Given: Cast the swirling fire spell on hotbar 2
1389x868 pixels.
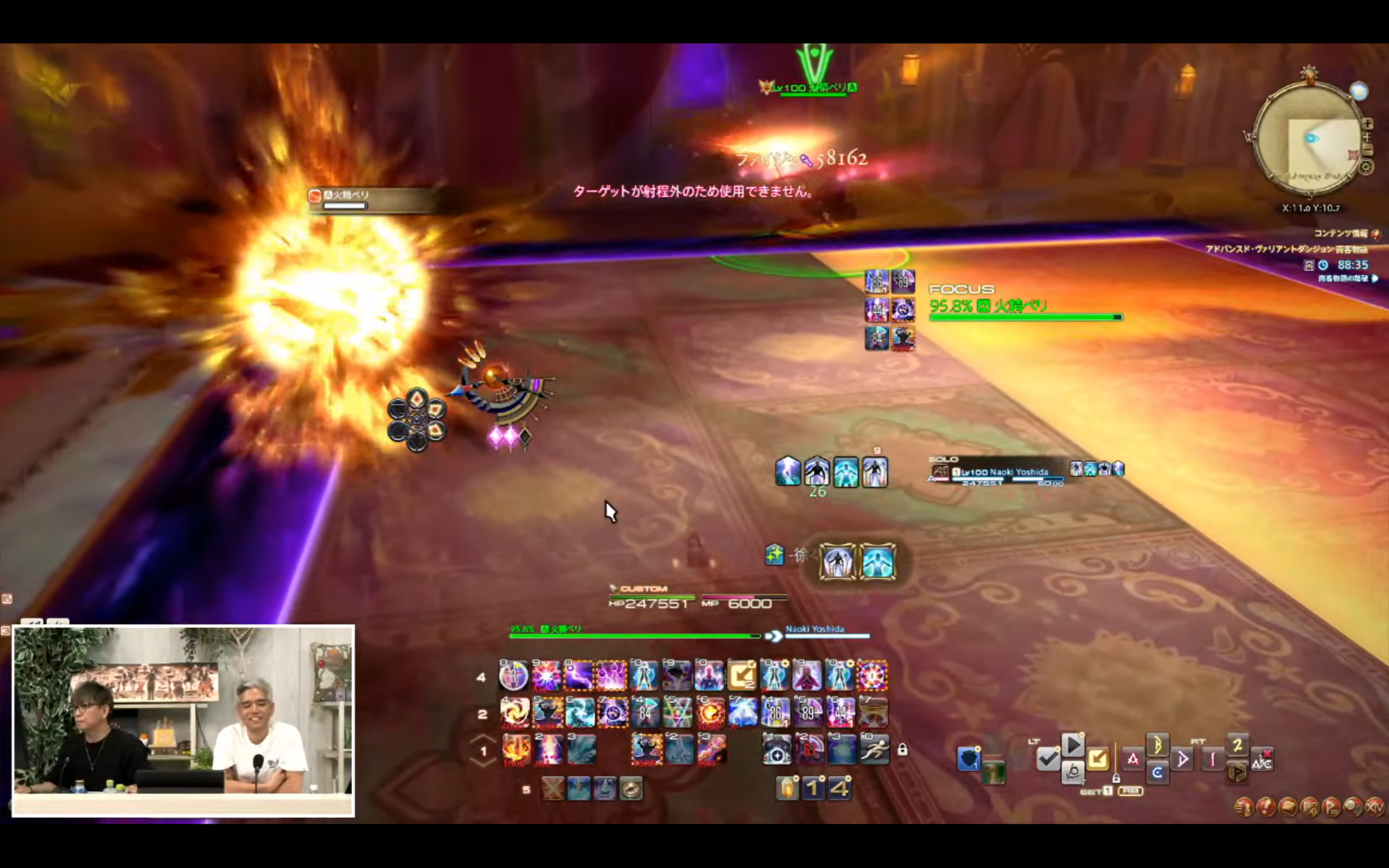Looking at the screenshot, I should click(515, 712).
